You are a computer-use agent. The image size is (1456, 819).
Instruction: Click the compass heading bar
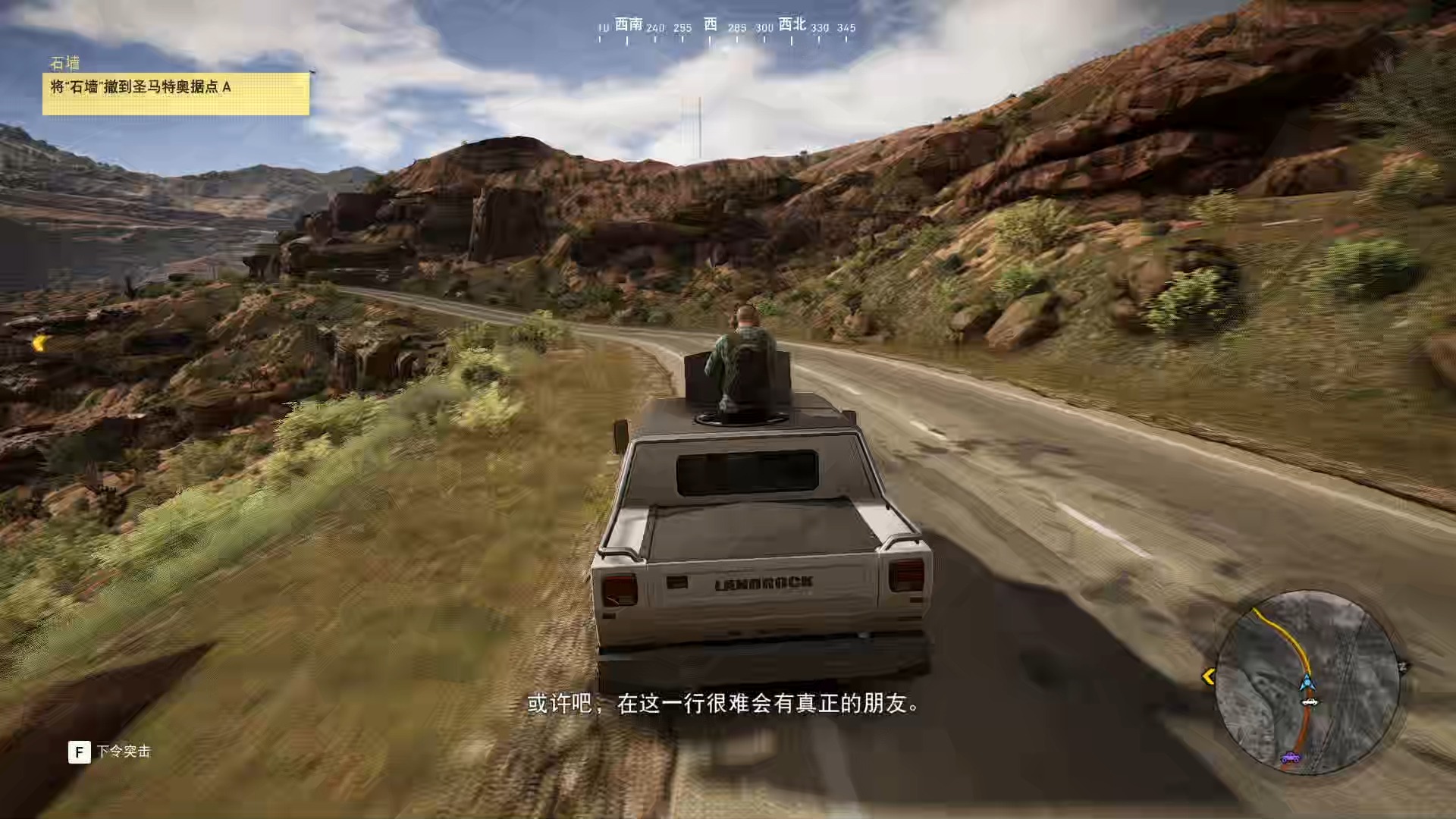(x=725, y=29)
